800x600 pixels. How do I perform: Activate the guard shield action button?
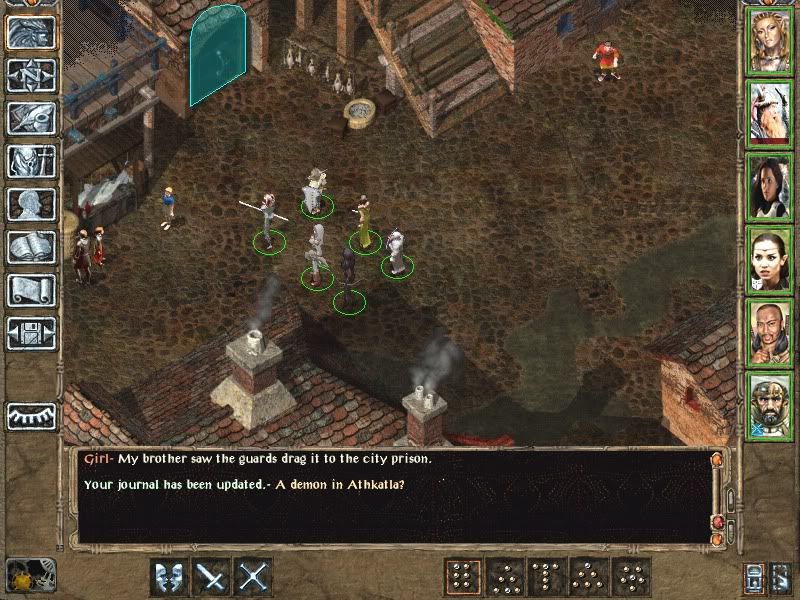[x=169, y=577]
